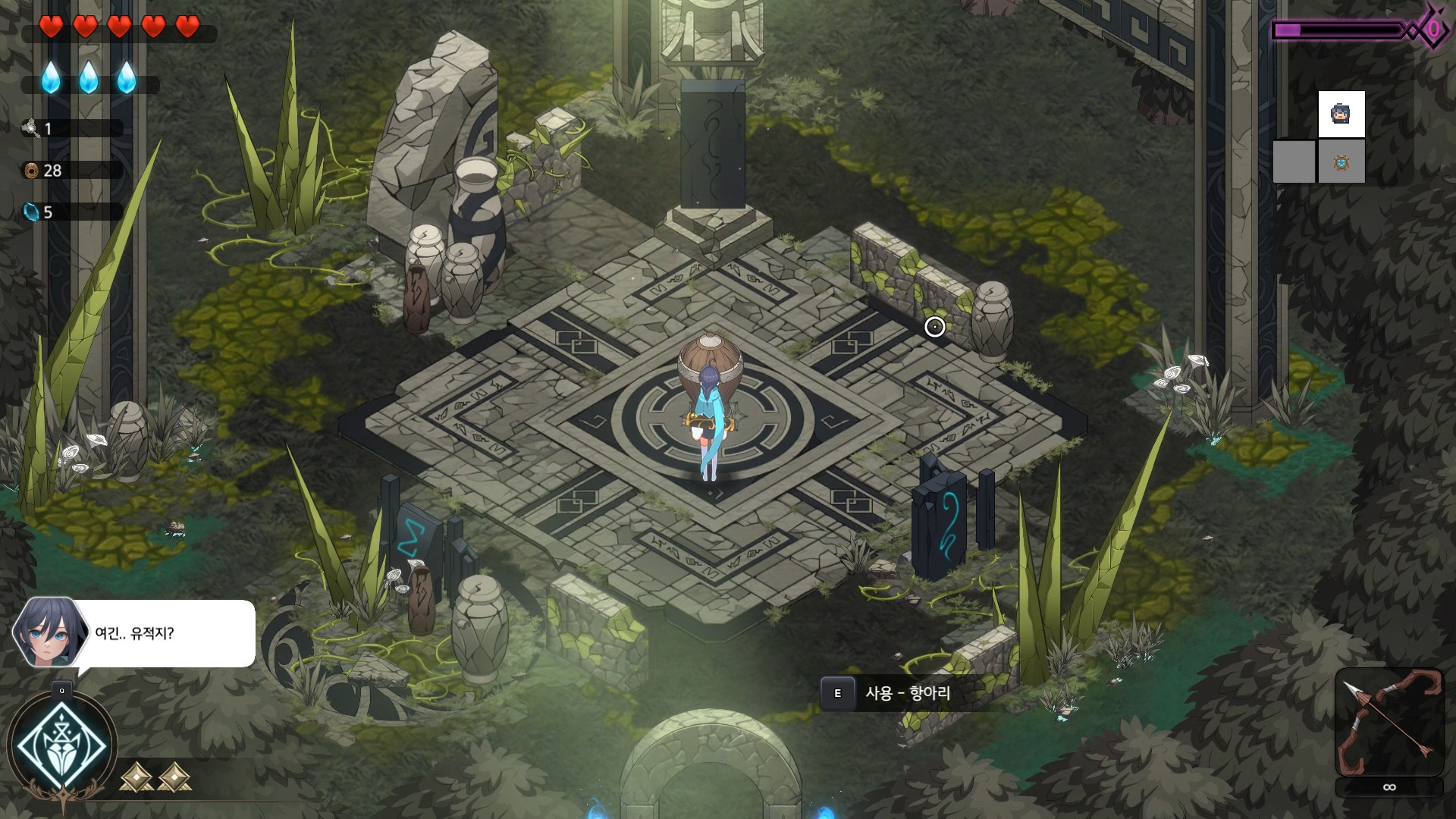Viewport: 1456px width, 819px height.
Task: Click the first red heart icon
Action: tap(50, 26)
